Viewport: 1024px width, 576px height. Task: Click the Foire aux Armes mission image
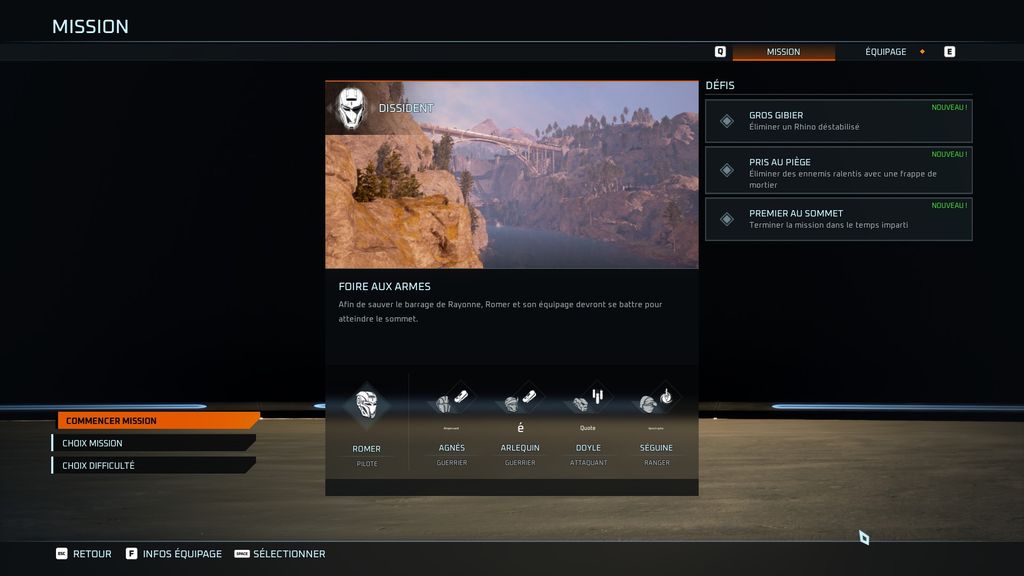pyautogui.click(x=511, y=175)
